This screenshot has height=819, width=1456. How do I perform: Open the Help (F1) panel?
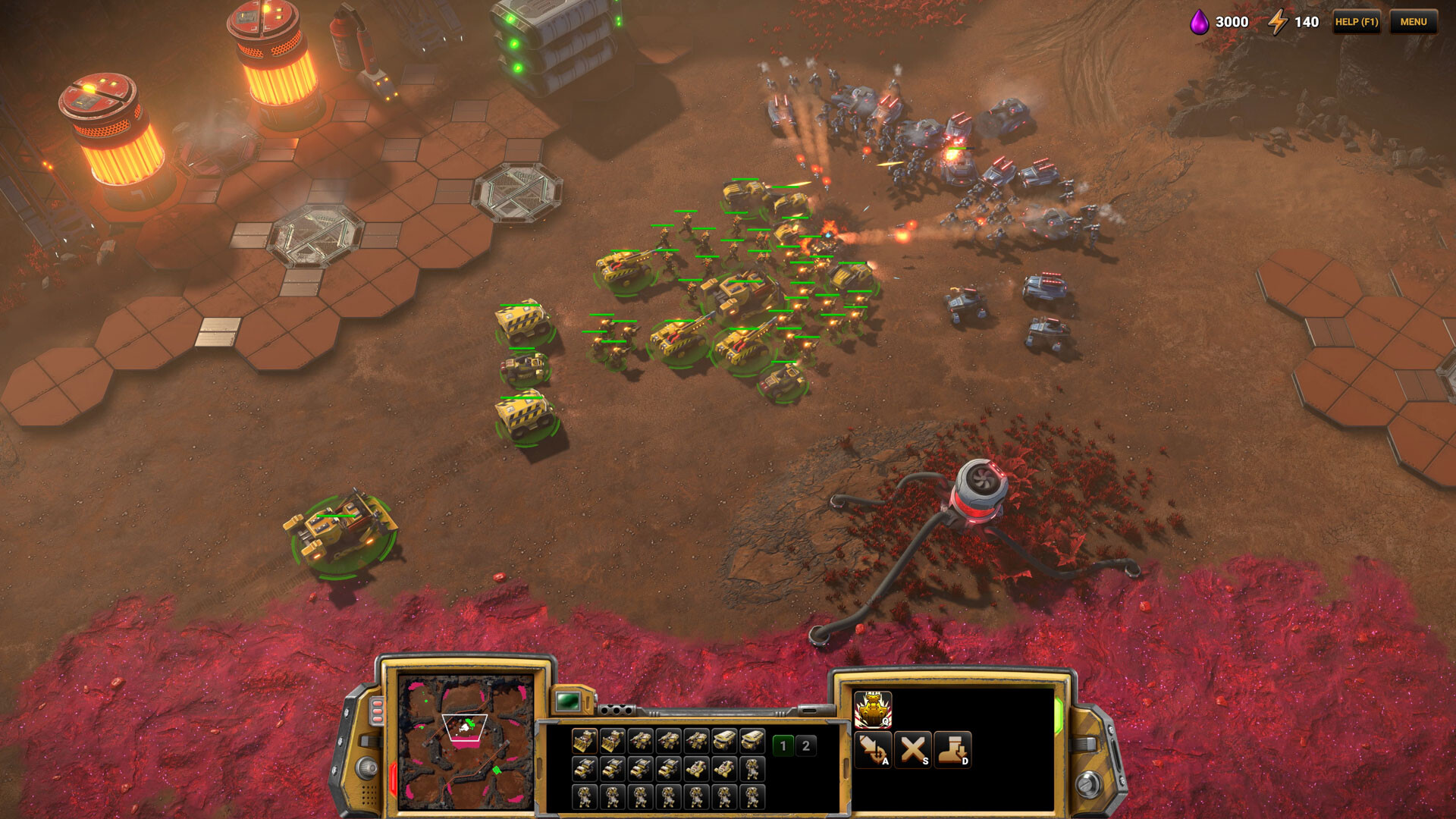tap(1356, 22)
